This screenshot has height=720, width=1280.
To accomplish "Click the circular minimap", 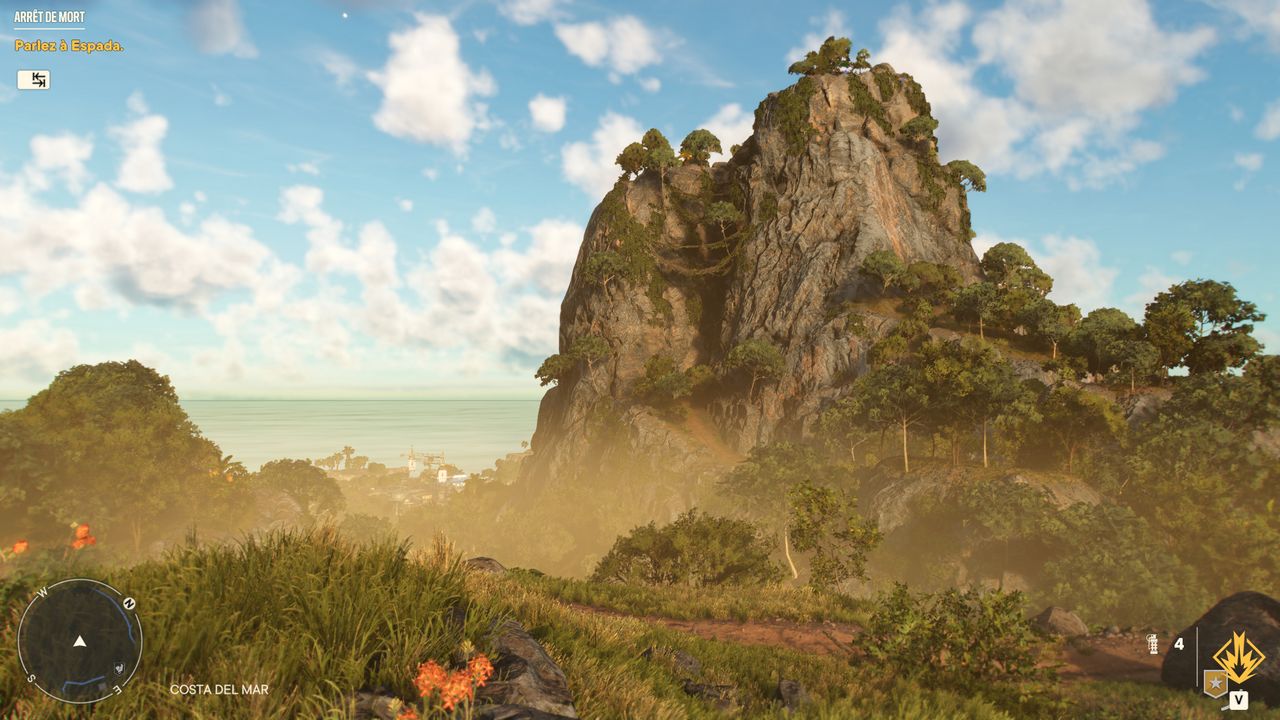I will click(x=80, y=641).
